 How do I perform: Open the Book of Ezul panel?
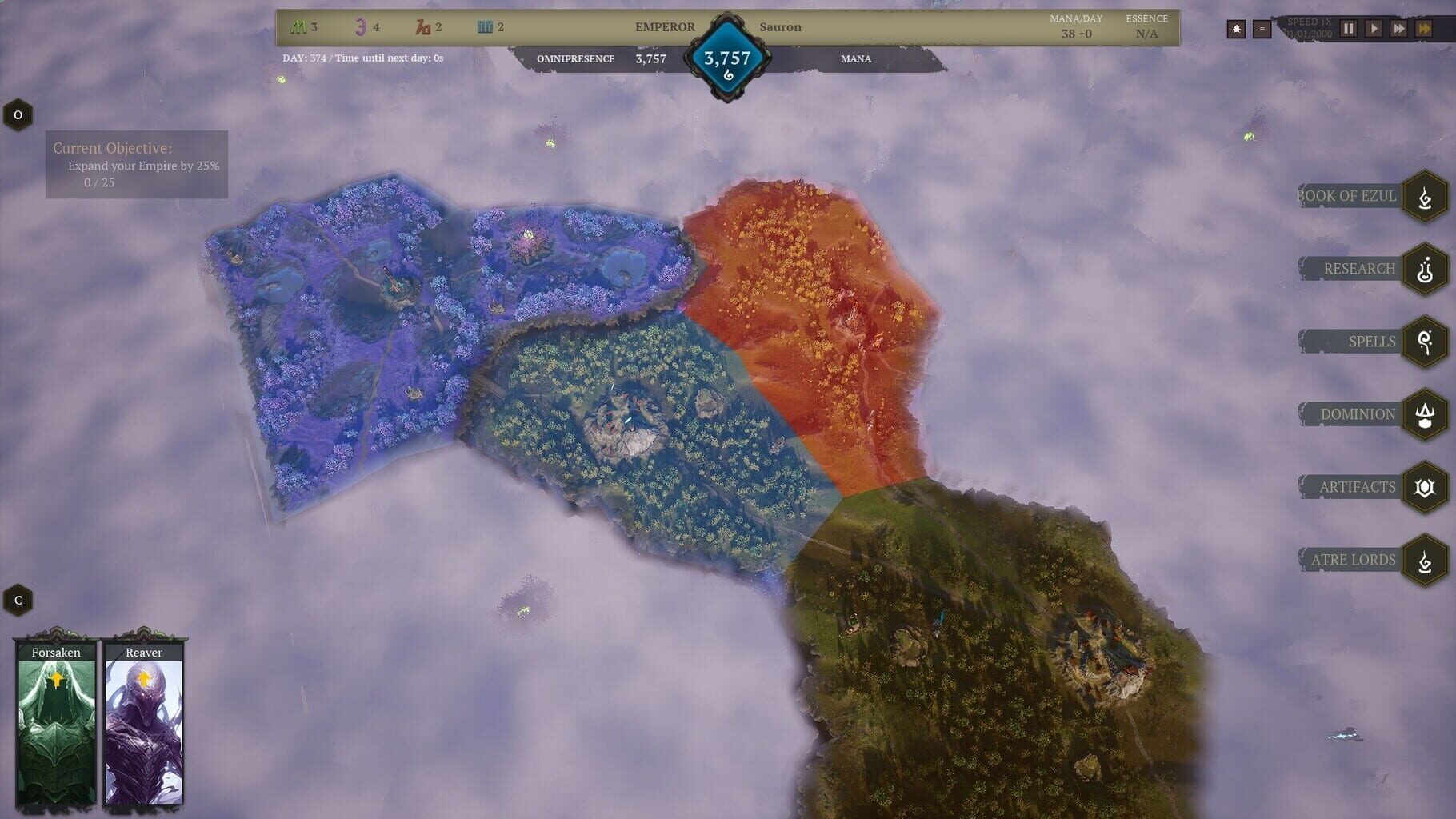1426,196
